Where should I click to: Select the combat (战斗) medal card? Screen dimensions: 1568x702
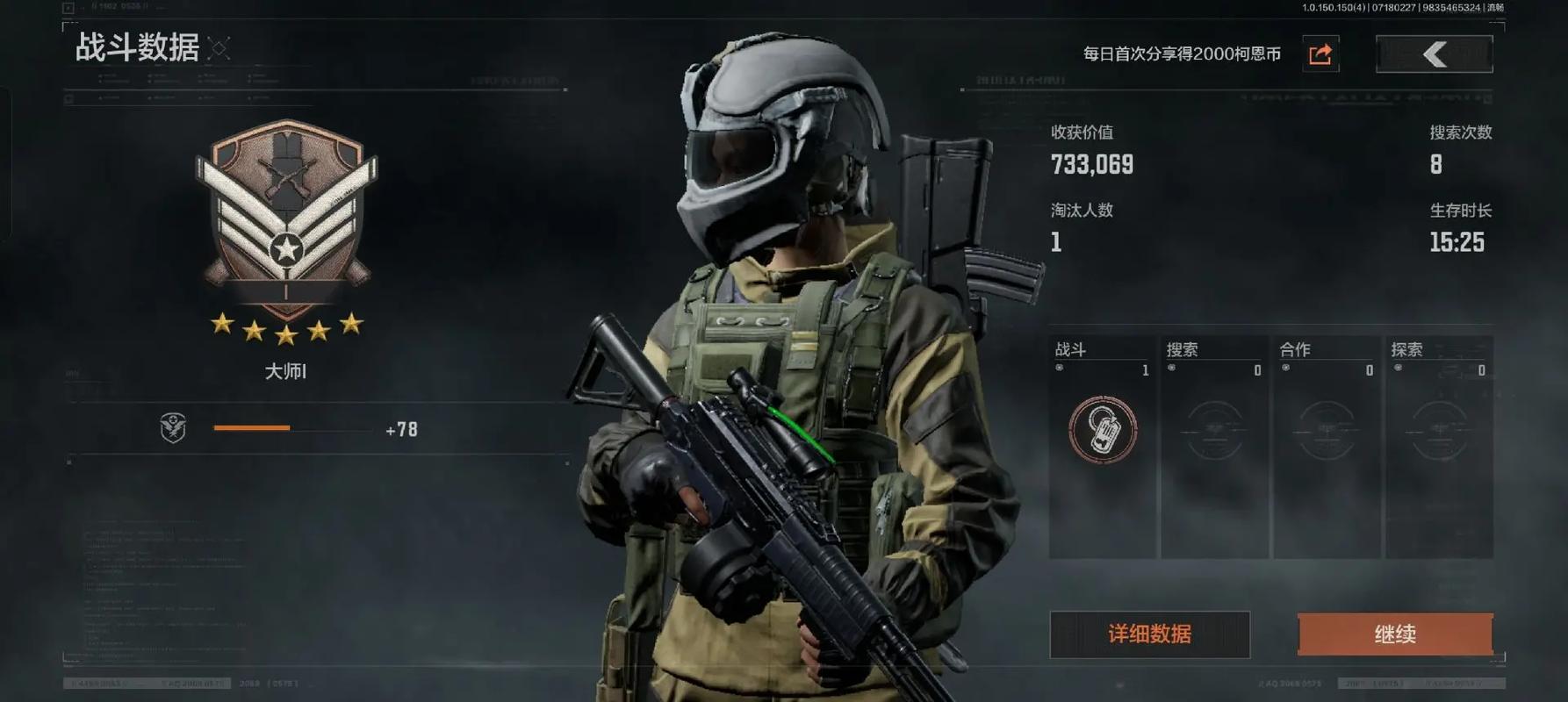[1103, 447]
